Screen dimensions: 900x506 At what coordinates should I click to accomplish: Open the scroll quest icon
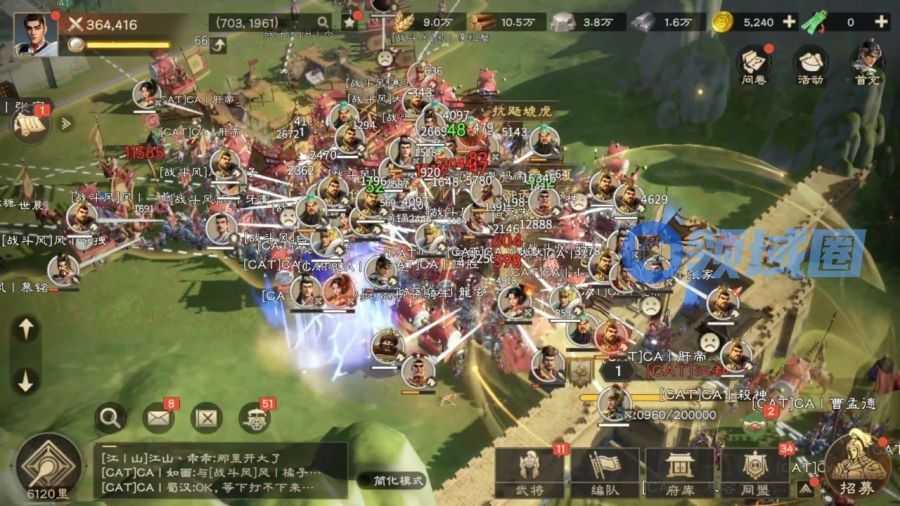pyautogui.click(x=29, y=123)
